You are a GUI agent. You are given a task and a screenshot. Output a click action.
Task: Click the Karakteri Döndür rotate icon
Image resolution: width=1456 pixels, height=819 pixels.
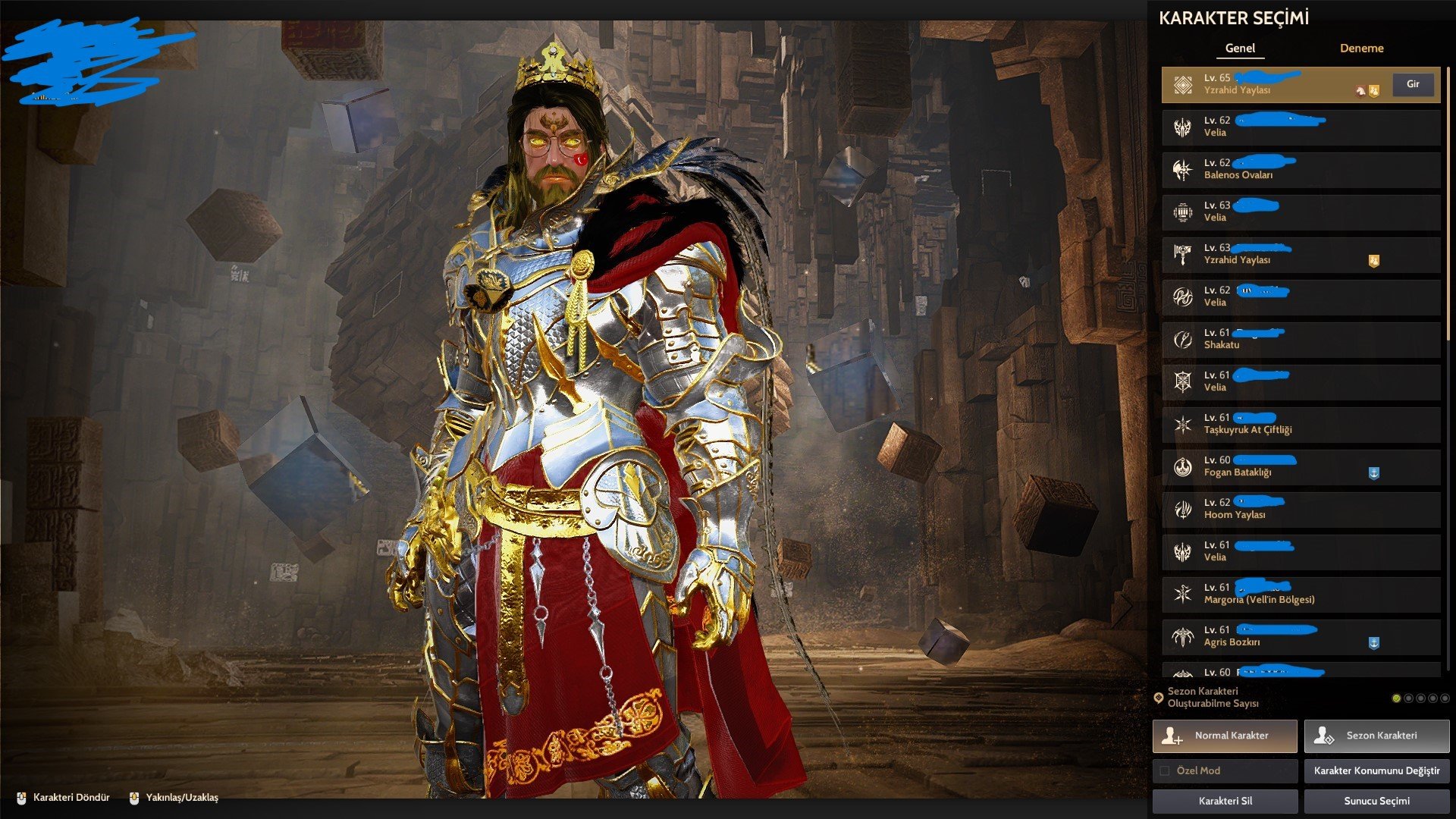pos(23,799)
